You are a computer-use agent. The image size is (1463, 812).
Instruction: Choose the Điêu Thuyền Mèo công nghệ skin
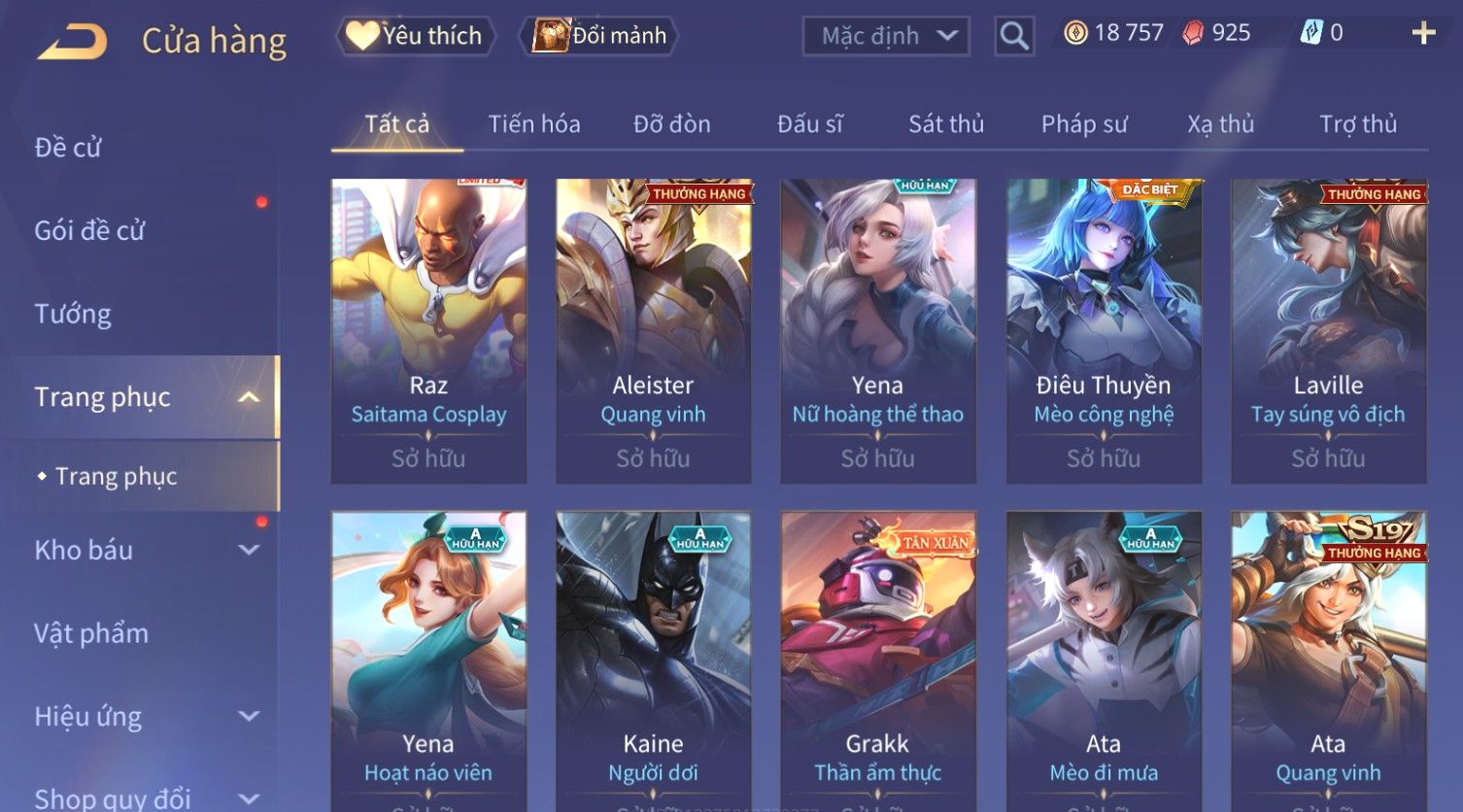pyautogui.click(x=1104, y=330)
